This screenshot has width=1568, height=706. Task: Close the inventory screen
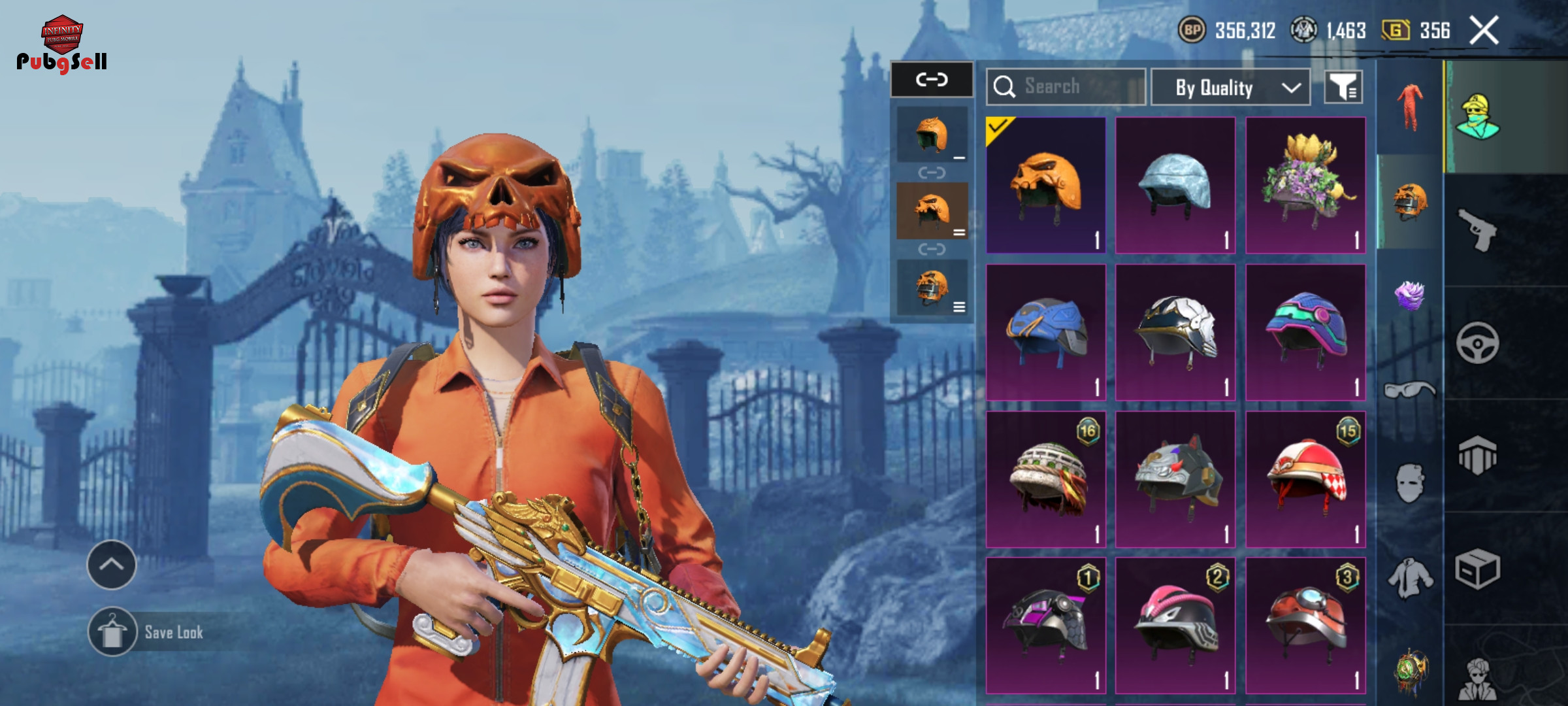tap(1484, 31)
